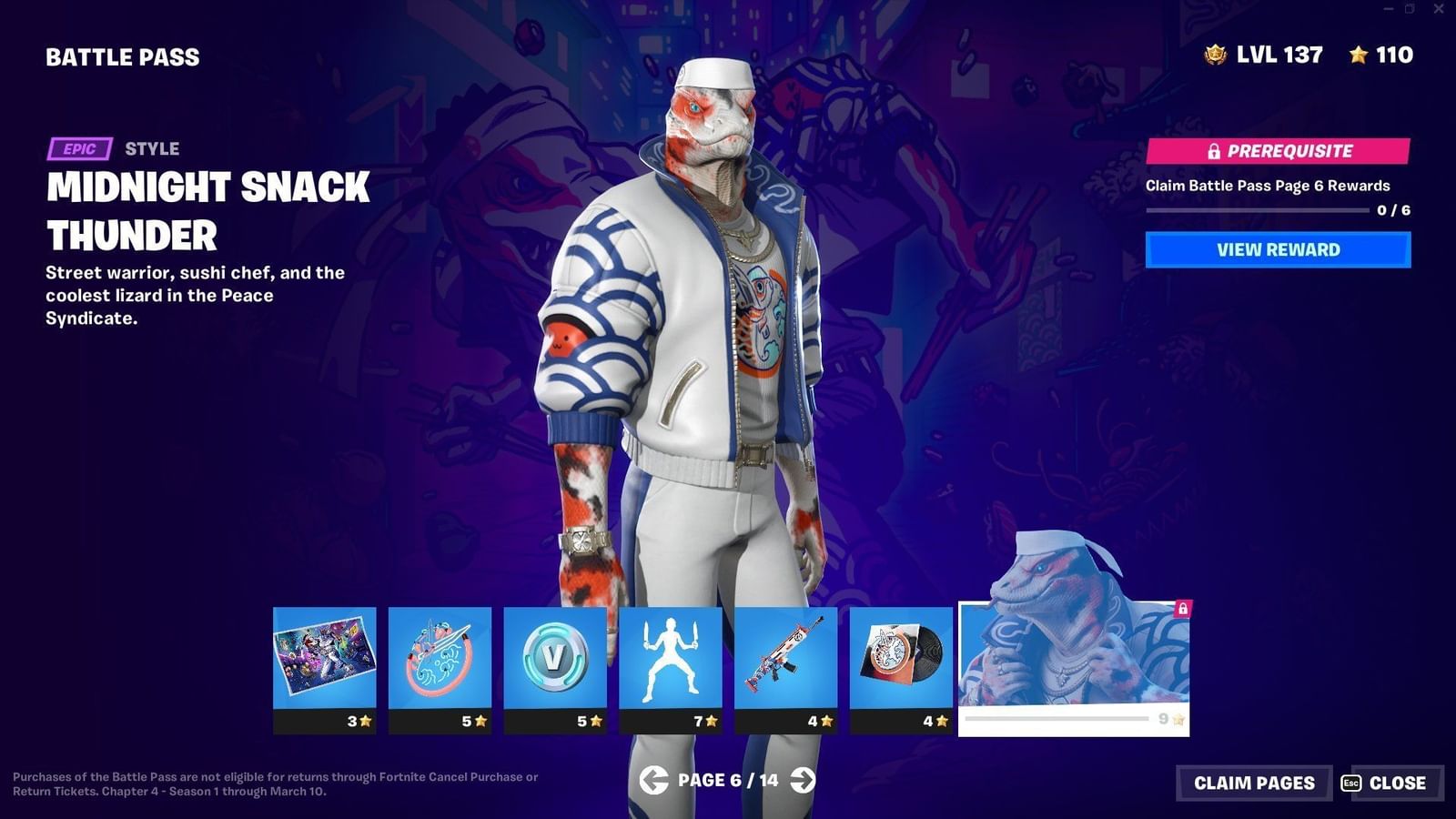This screenshot has width=1456, height=819.
Task: Go back to the previous battle pass page
Action: [653, 780]
